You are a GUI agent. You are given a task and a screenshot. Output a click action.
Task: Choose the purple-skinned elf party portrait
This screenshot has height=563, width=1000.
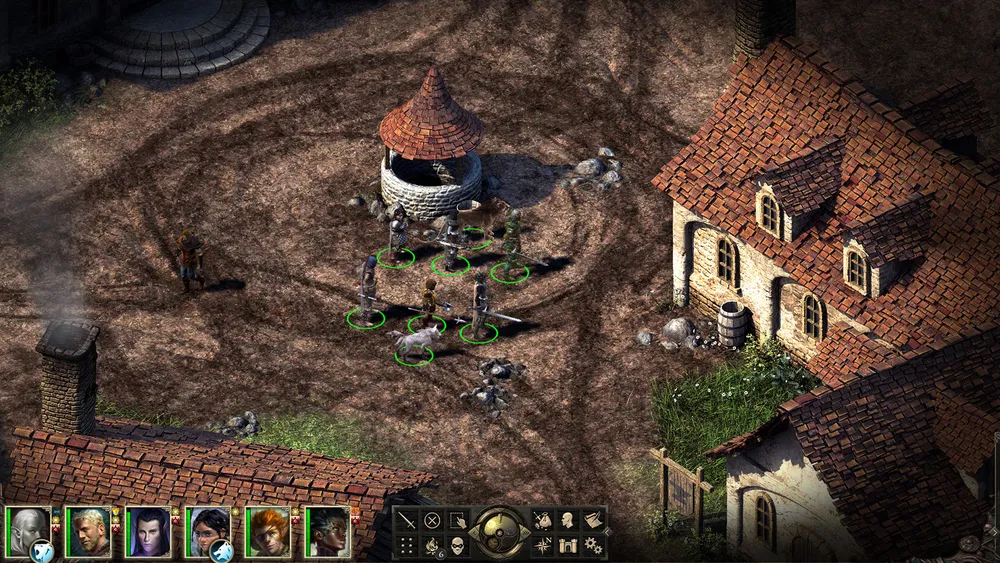pos(147,531)
